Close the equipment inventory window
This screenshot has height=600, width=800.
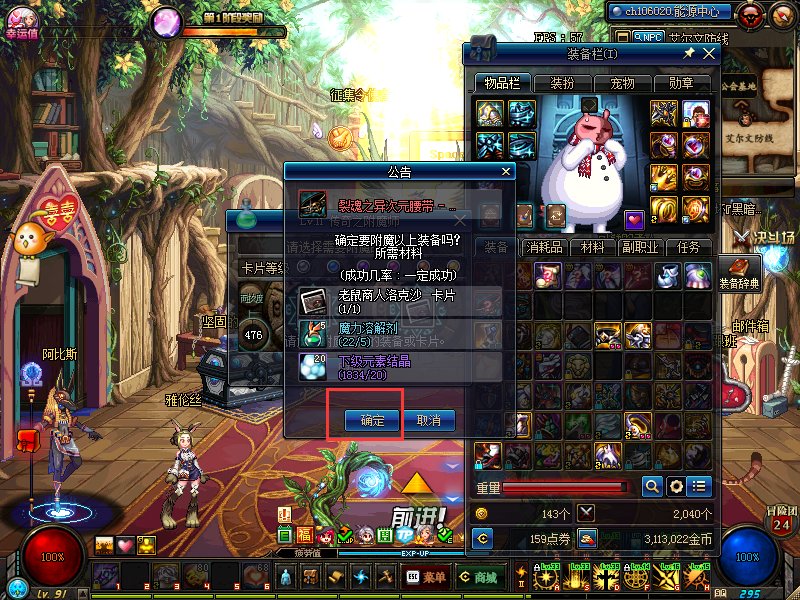coord(709,53)
